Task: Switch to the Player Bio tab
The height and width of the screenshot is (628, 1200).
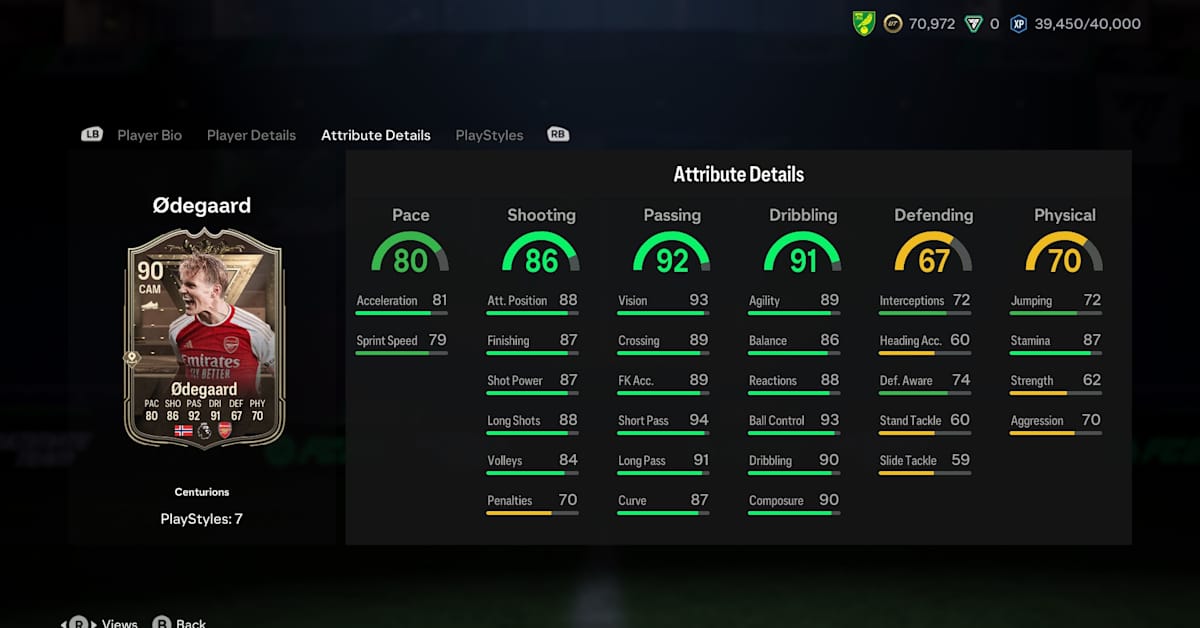Action: click(x=149, y=135)
